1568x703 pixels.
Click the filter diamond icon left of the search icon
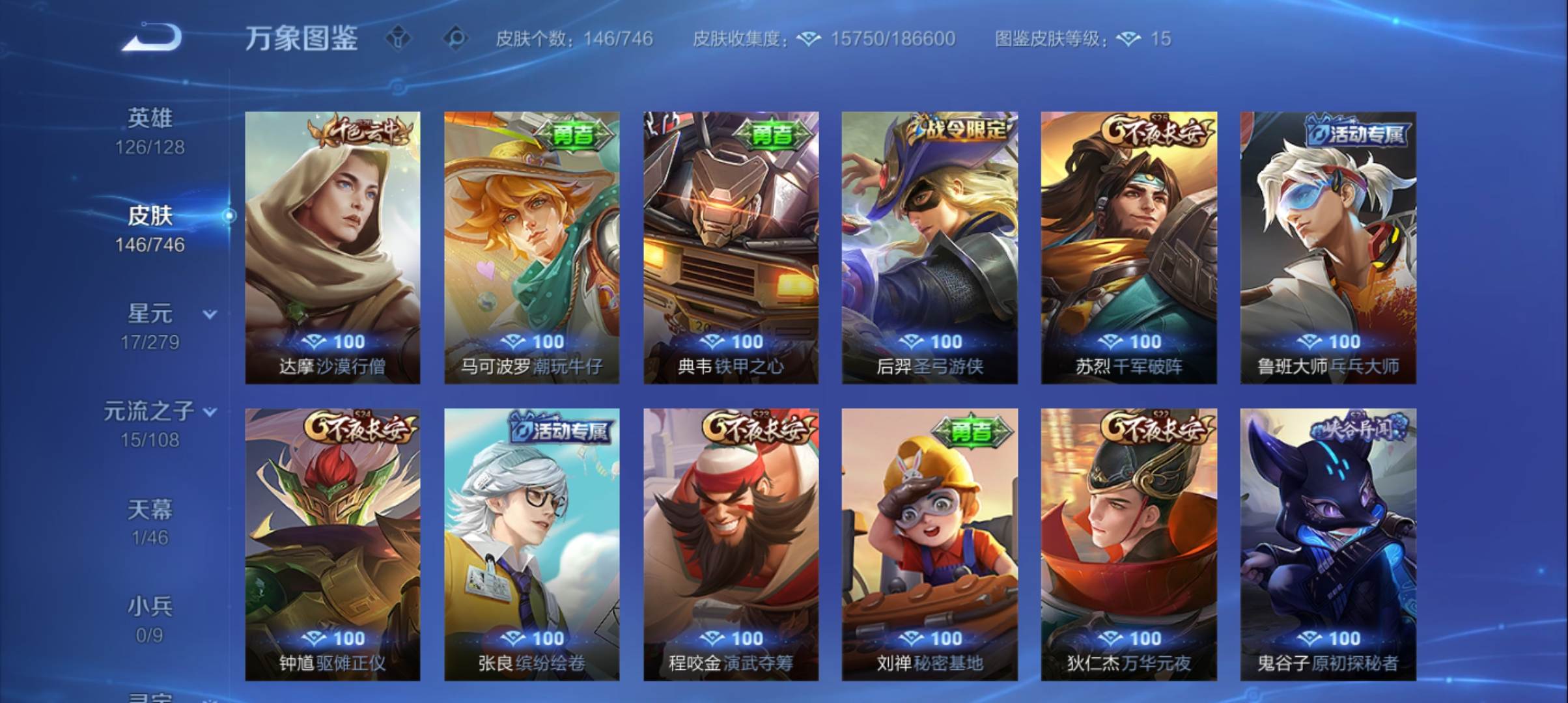(x=399, y=38)
